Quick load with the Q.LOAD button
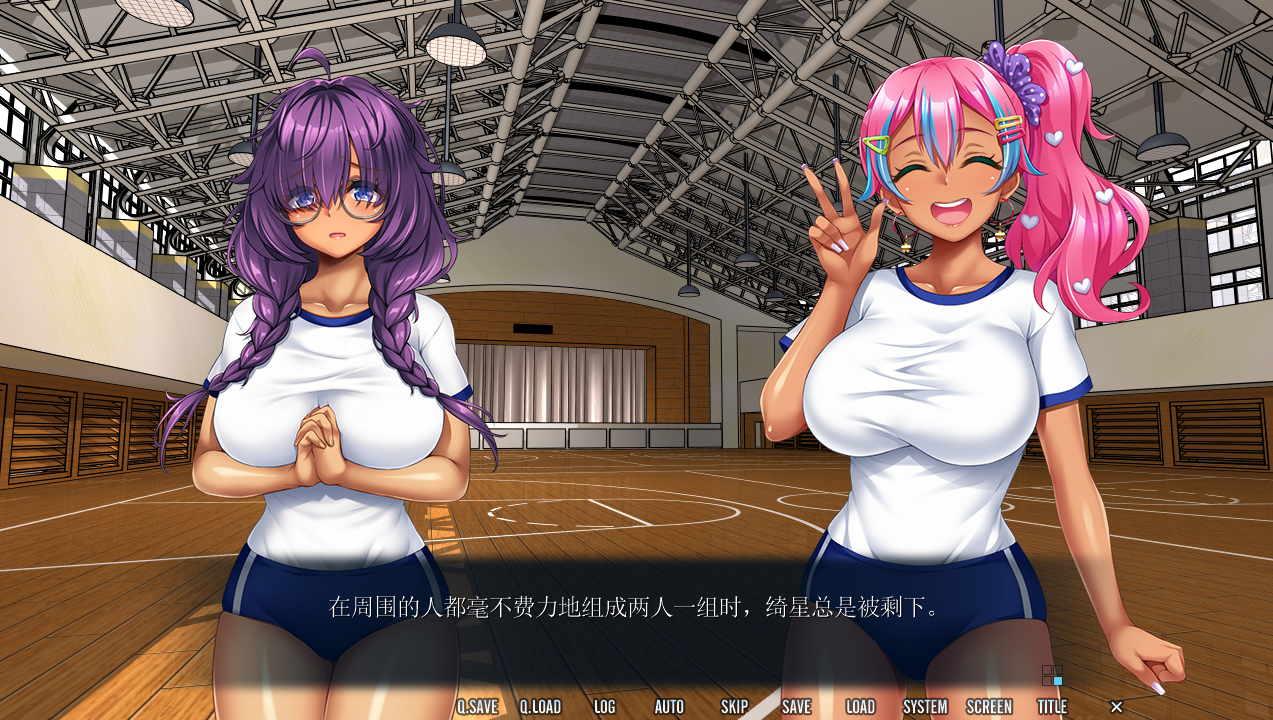Screen dimensions: 1273x720 540,706
